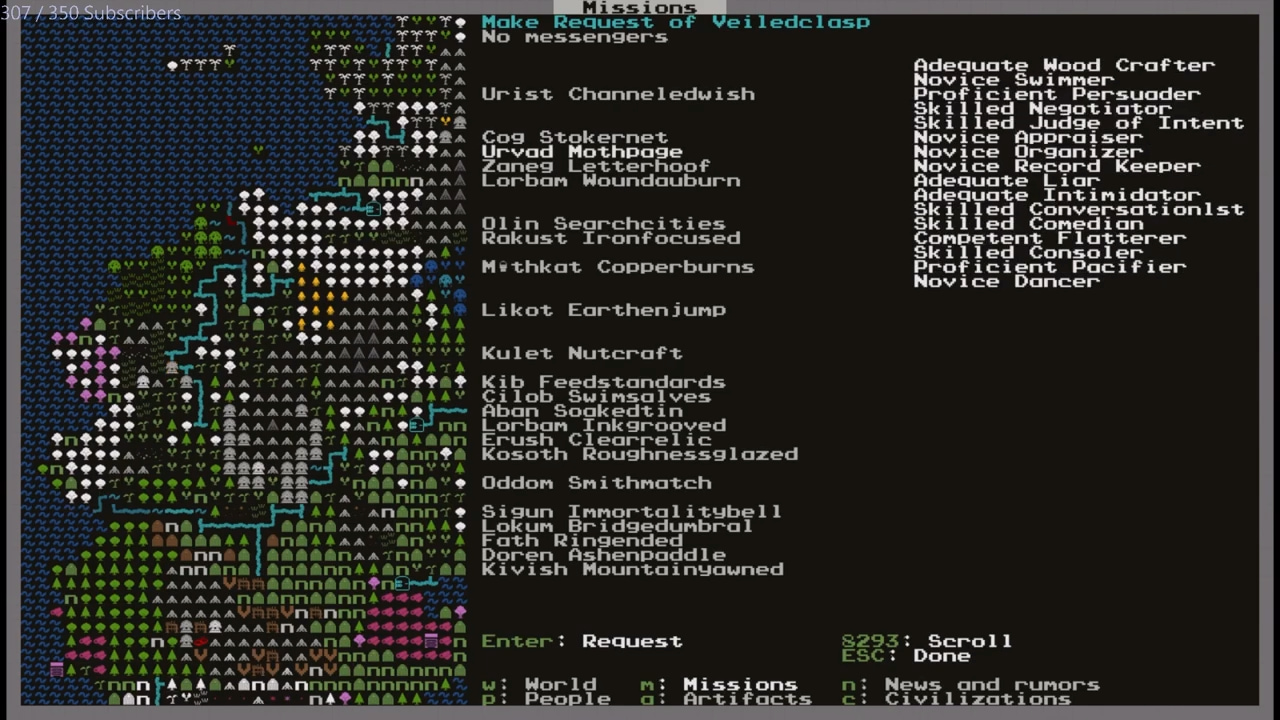
Task: Click the 307/350 Subscribers counter
Action: click(x=90, y=13)
